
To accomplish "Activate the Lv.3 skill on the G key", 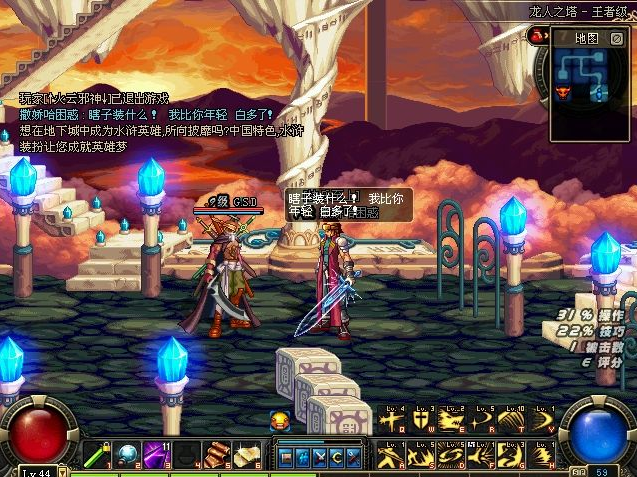I will pos(511,455).
